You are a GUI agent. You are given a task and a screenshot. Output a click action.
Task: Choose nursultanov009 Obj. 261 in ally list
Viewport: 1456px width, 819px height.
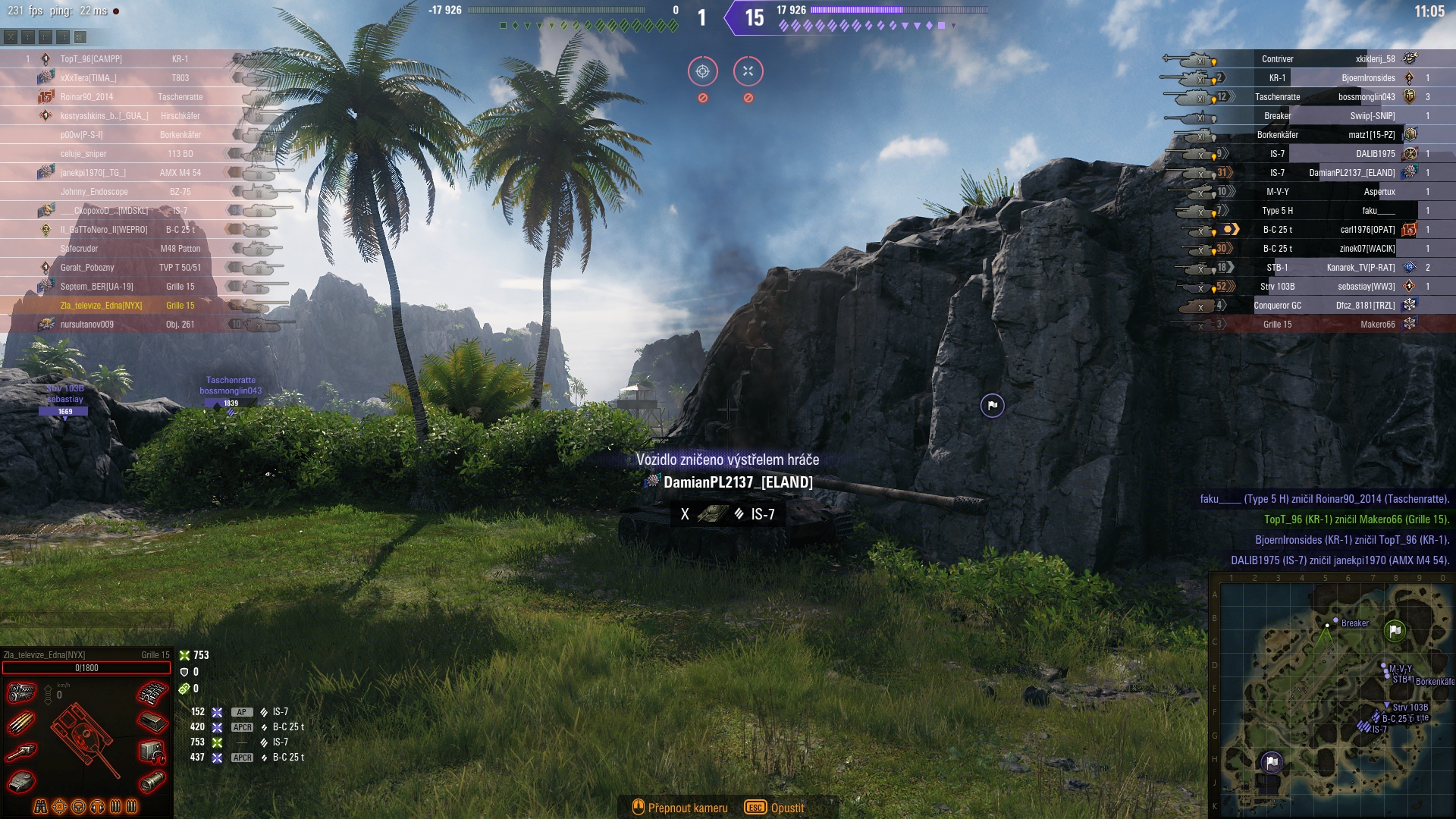114,325
